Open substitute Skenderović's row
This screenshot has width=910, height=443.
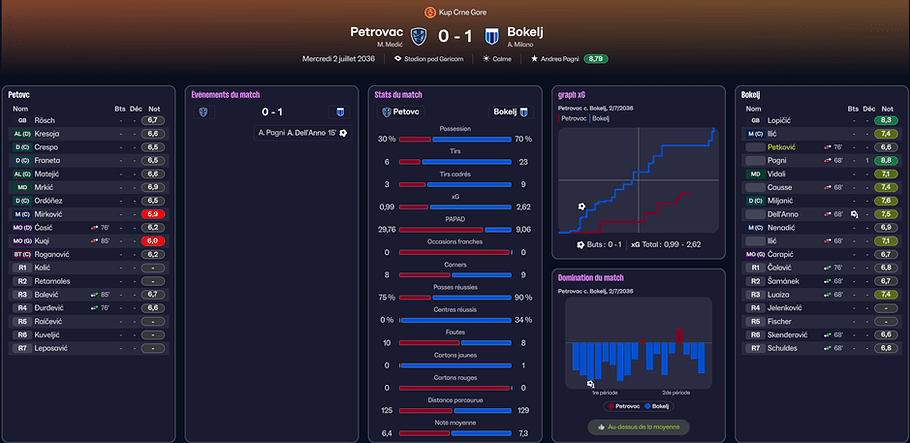790,335
